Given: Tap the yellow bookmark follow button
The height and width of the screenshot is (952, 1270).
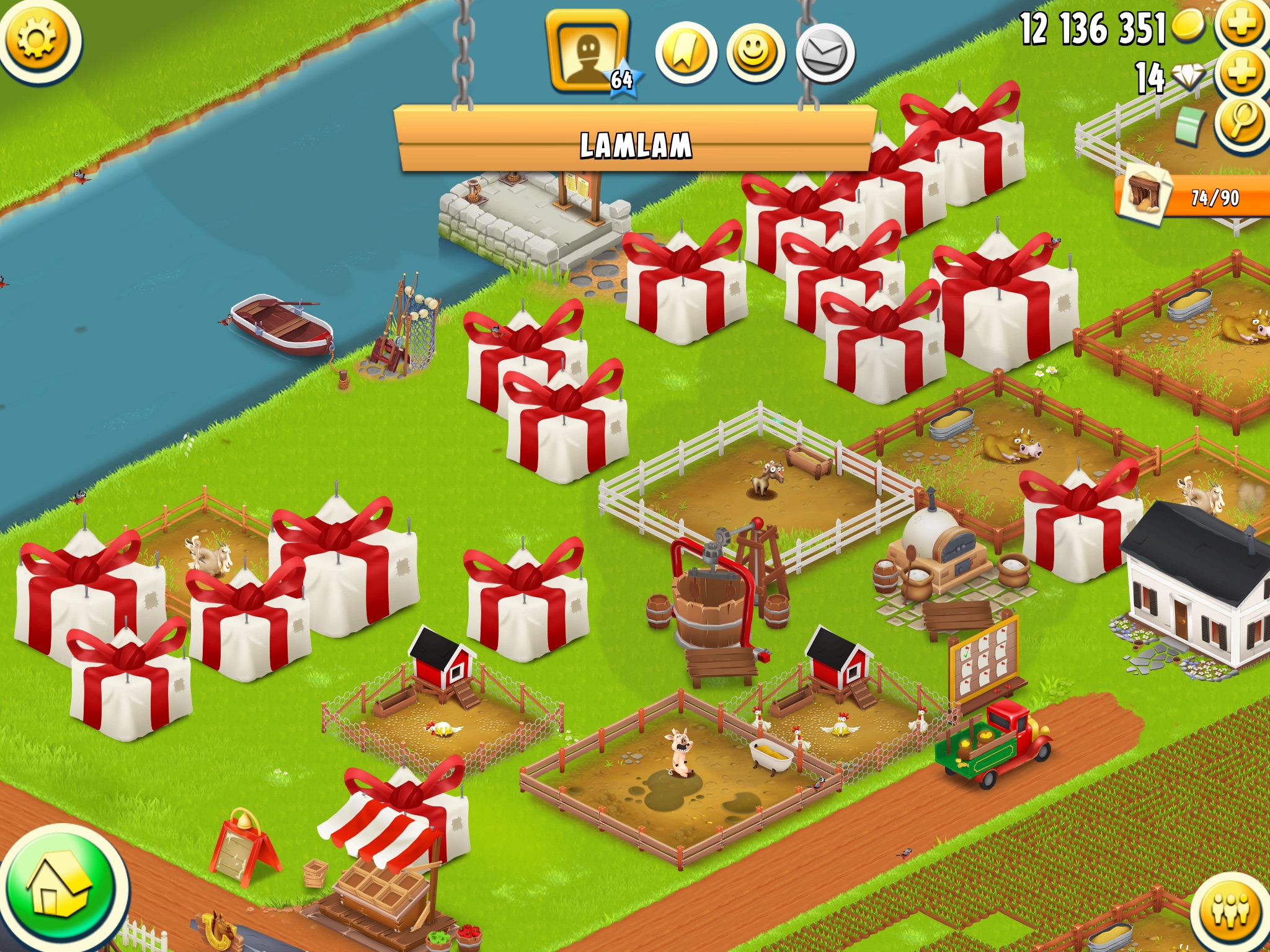Looking at the screenshot, I should click(x=685, y=53).
